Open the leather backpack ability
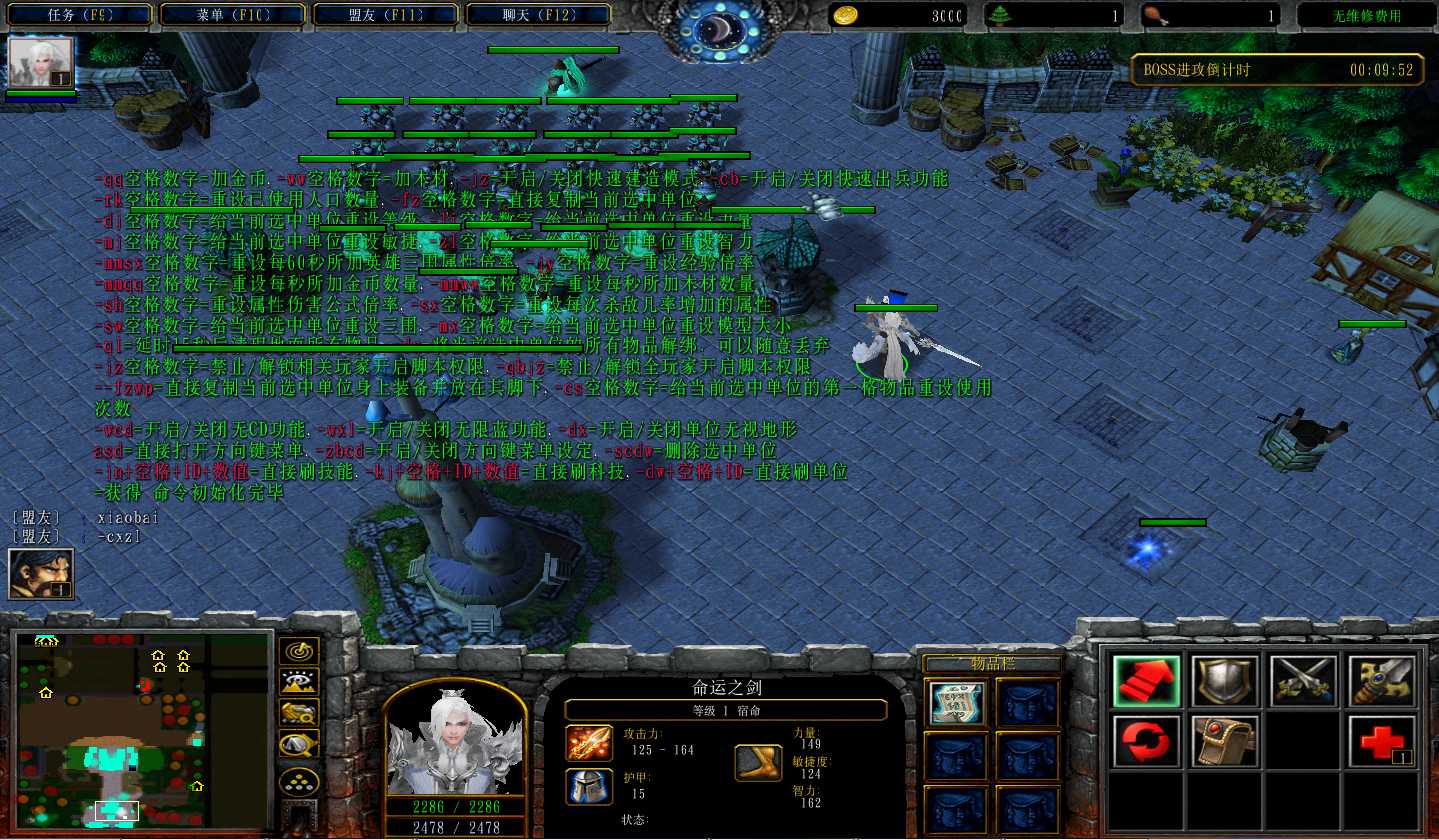This screenshot has height=840, width=1439. [x=1223, y=741]
